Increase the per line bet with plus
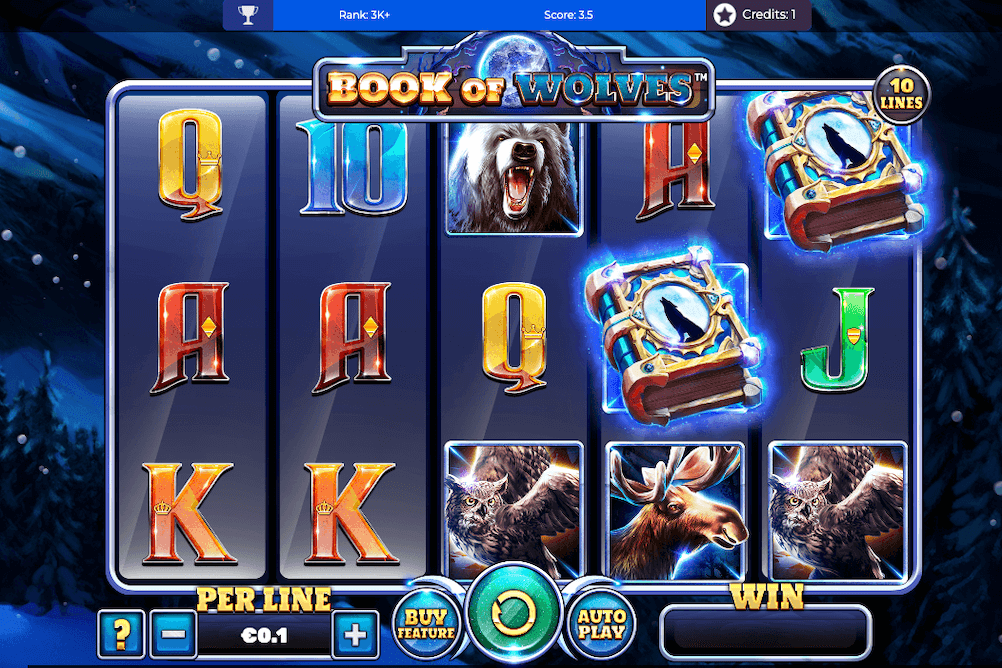 tap(354, 634)
